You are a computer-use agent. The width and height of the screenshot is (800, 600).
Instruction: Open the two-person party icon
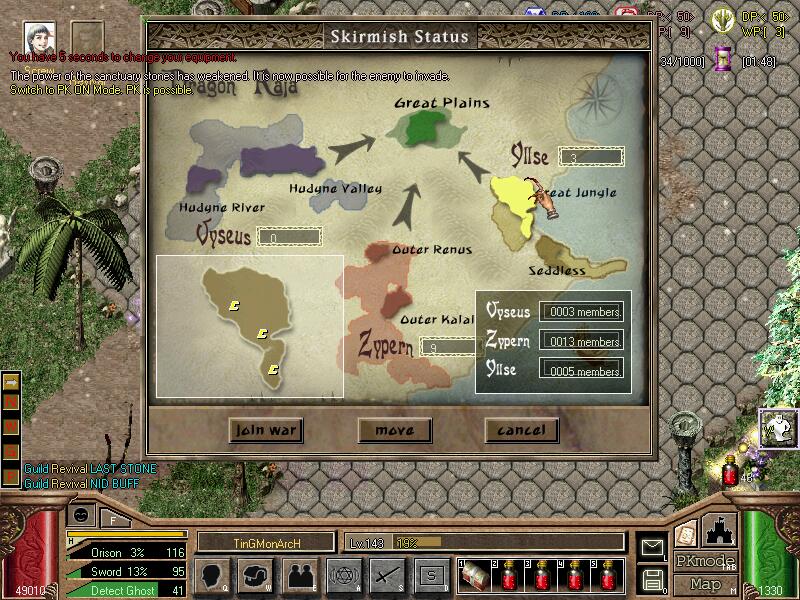(298, 575)
